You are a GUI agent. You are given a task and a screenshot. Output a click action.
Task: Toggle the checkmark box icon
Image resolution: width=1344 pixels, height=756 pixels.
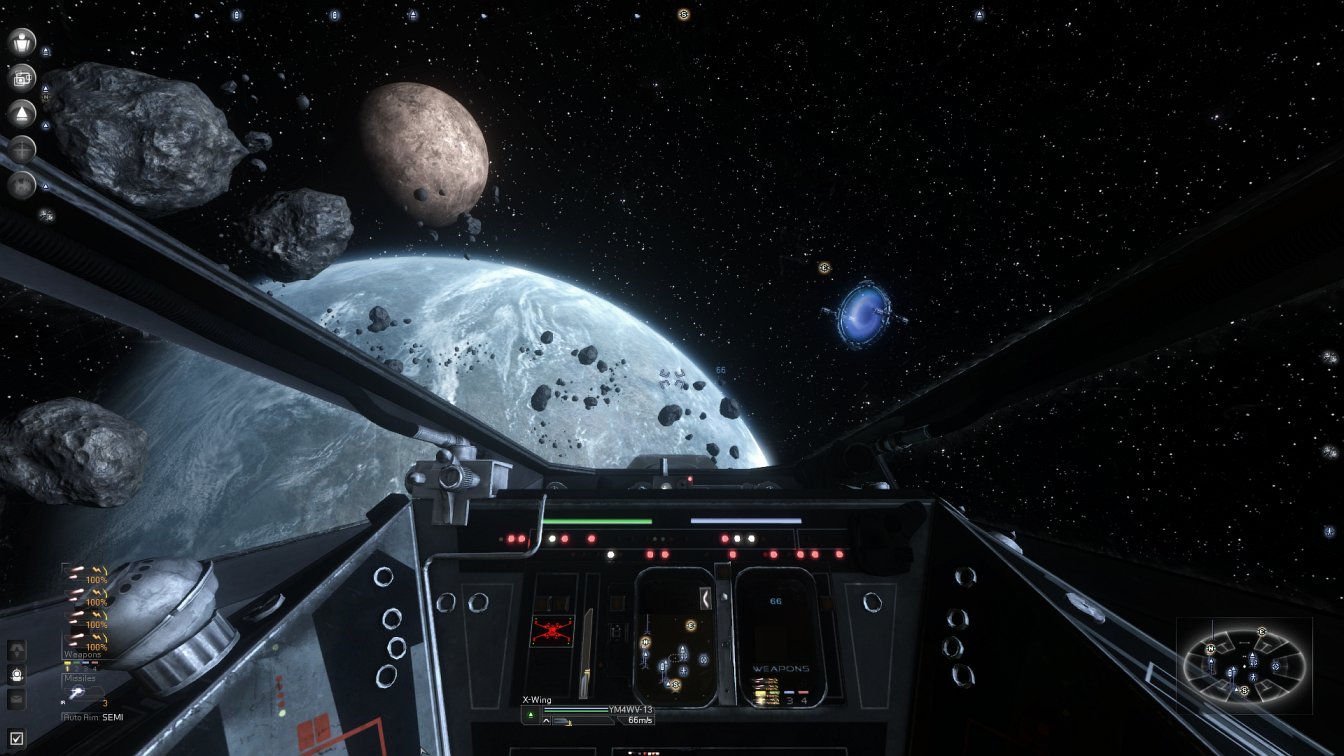pyautogui.click(x=17, y=739)
